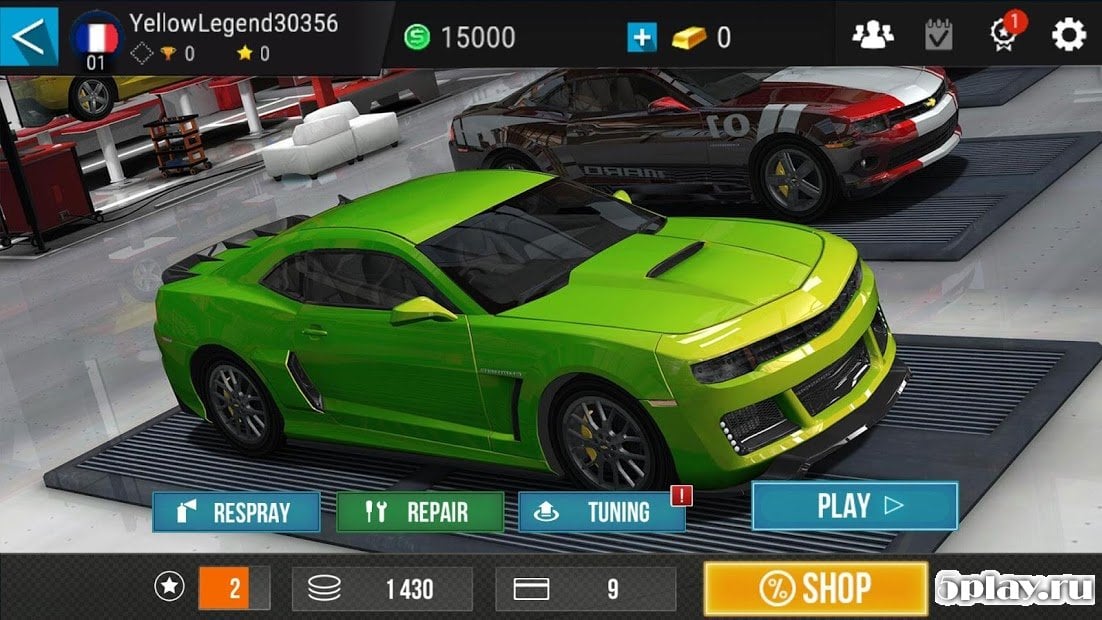Go back using the arrow button
The image size is (1102, 620).
coord(29,36)
